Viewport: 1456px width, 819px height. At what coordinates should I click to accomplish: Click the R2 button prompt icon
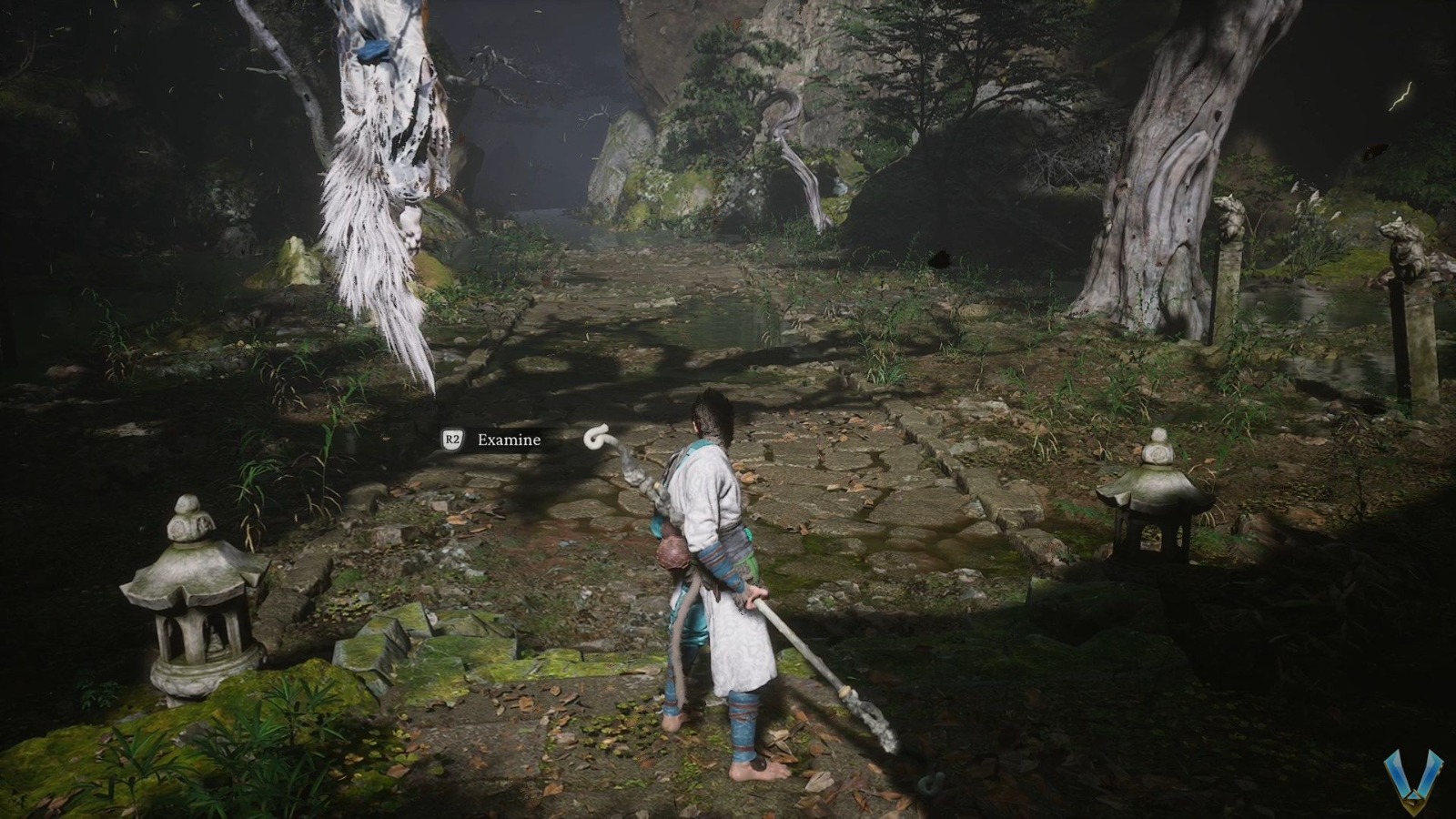(x=451, y=439)
